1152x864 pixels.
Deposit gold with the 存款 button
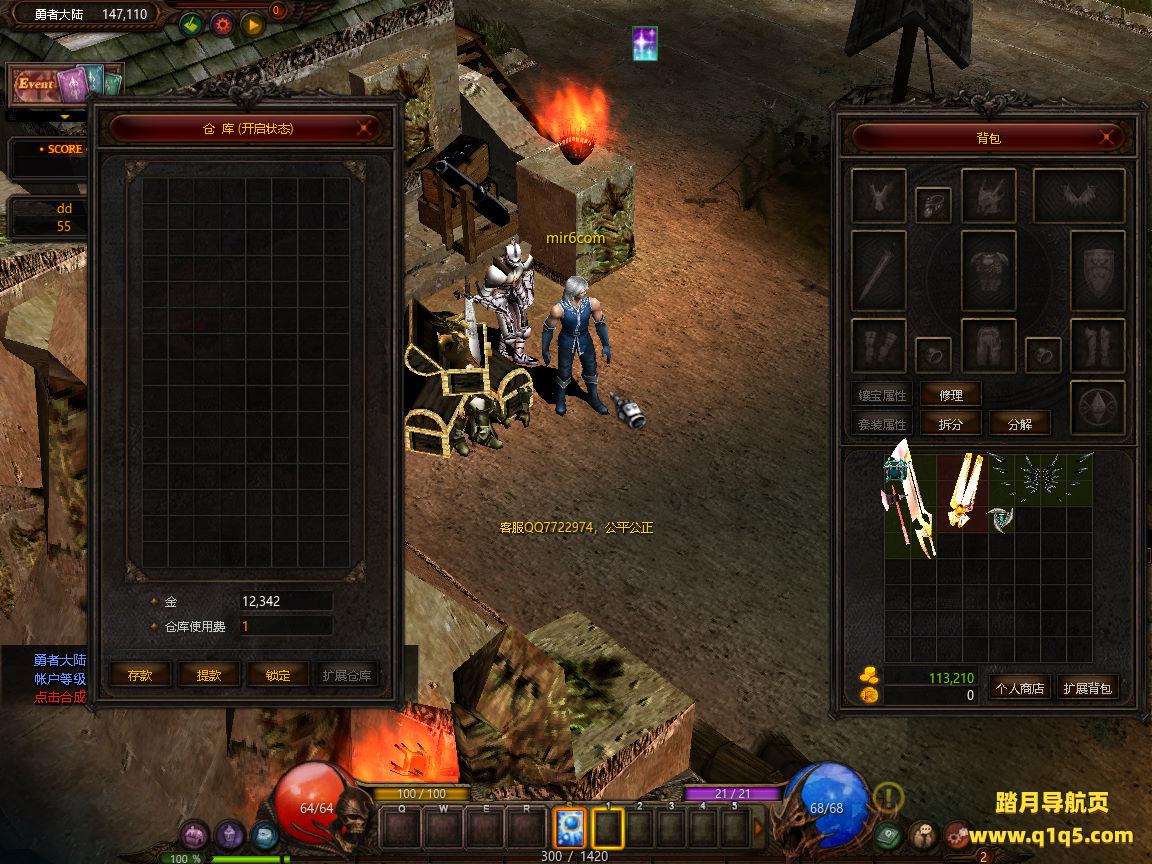pyautogui.click(x=140, y=675)
